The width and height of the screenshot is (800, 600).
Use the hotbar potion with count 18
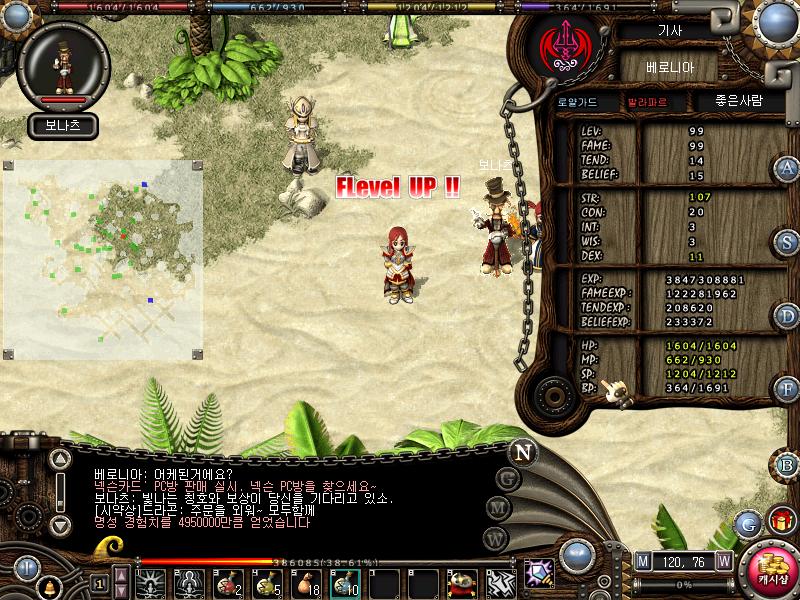pos(305,582)
